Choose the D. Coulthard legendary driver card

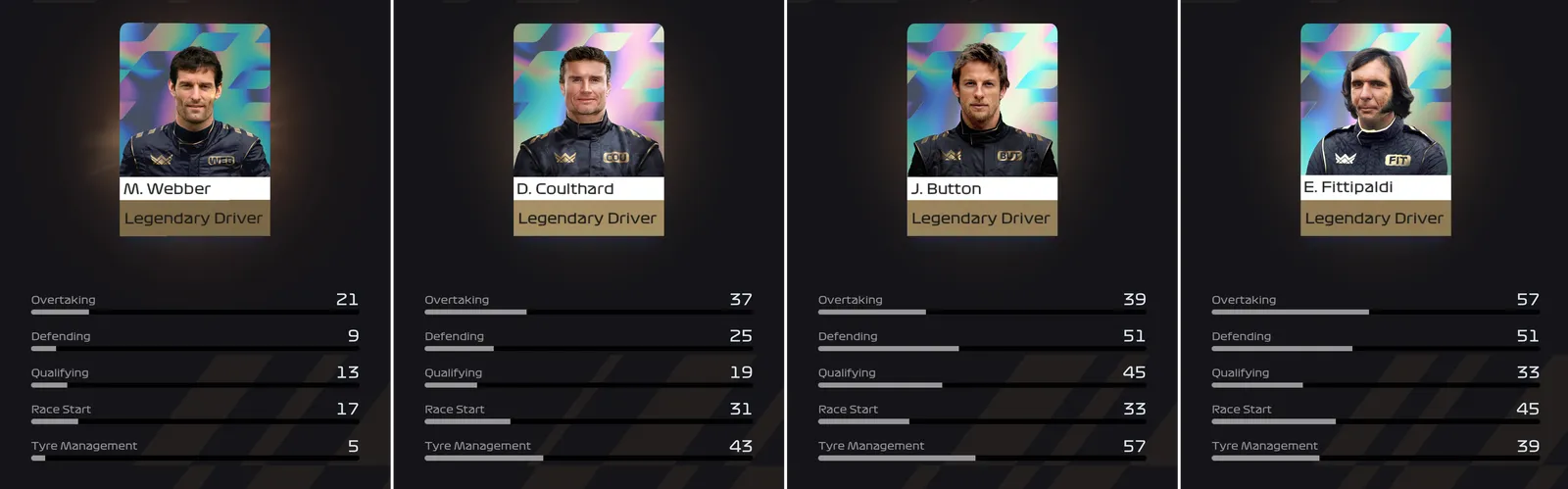(x=588, y=129)
